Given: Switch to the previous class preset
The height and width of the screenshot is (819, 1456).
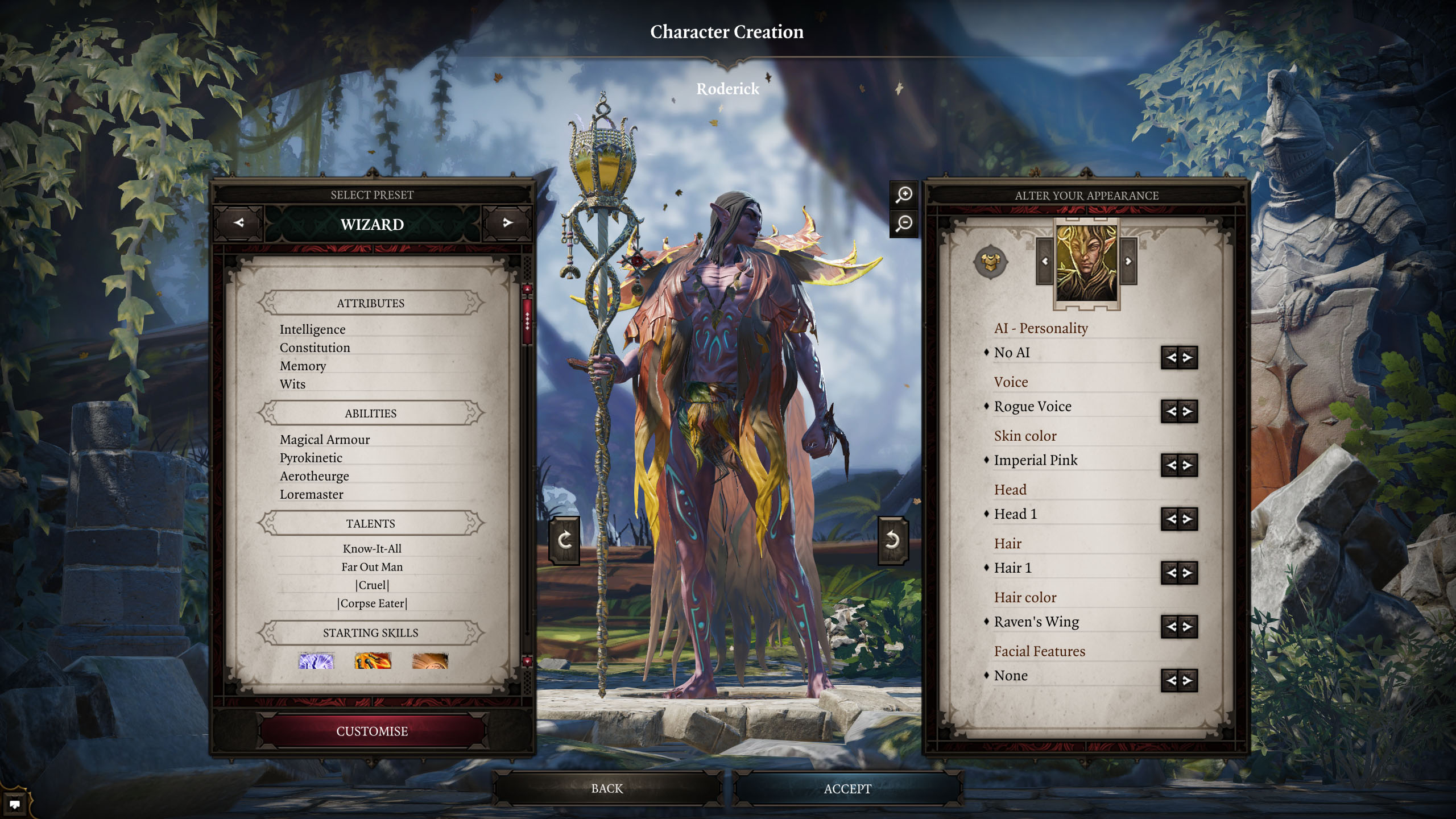Looking at the screenshot, I should pyautogui.click(x=239, y=223).
